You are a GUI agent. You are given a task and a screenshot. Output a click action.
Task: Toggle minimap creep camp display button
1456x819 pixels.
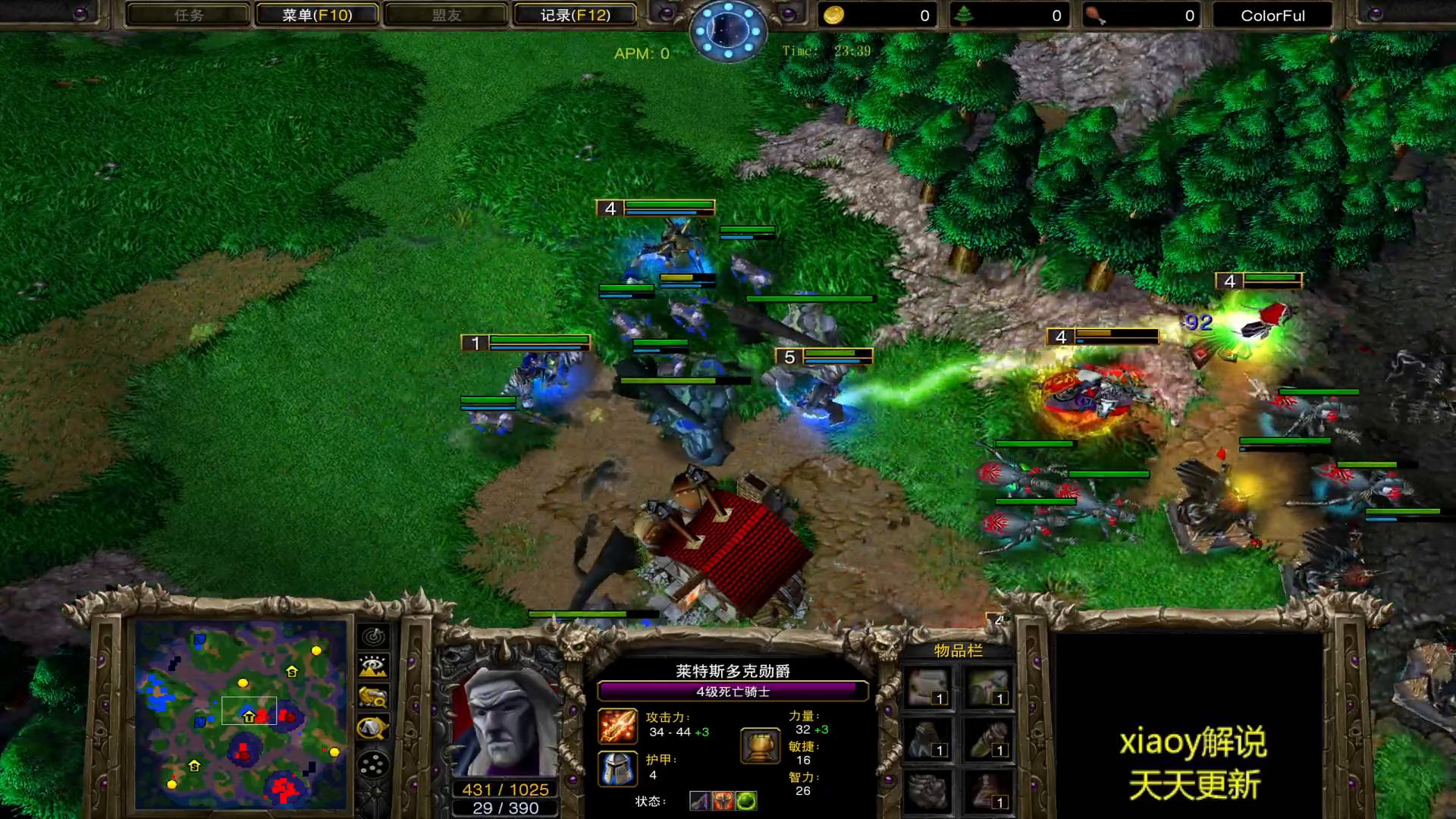tap(373, 728)
